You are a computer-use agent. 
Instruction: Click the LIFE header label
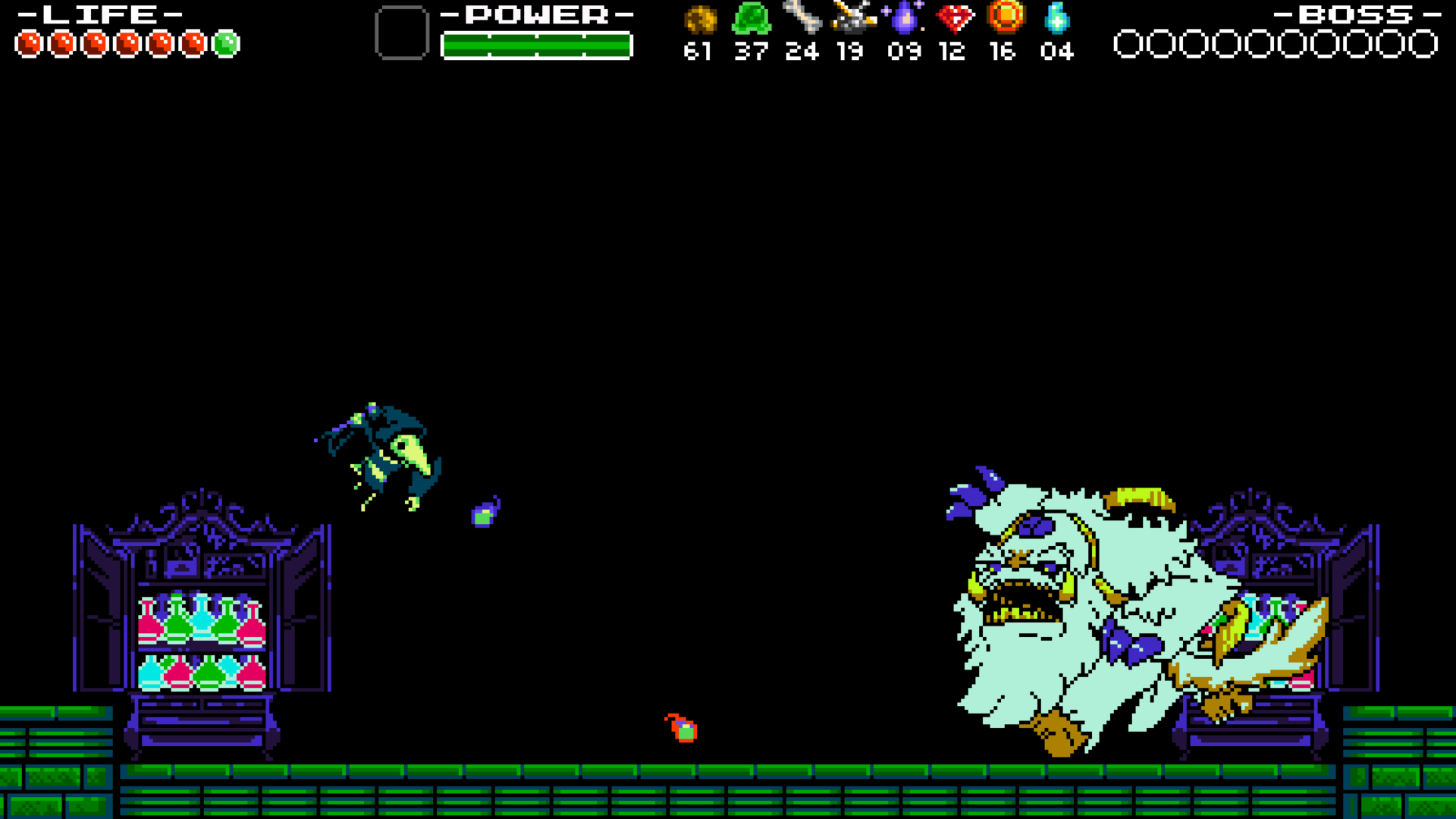pyautogui.click(x=99, y=14)
